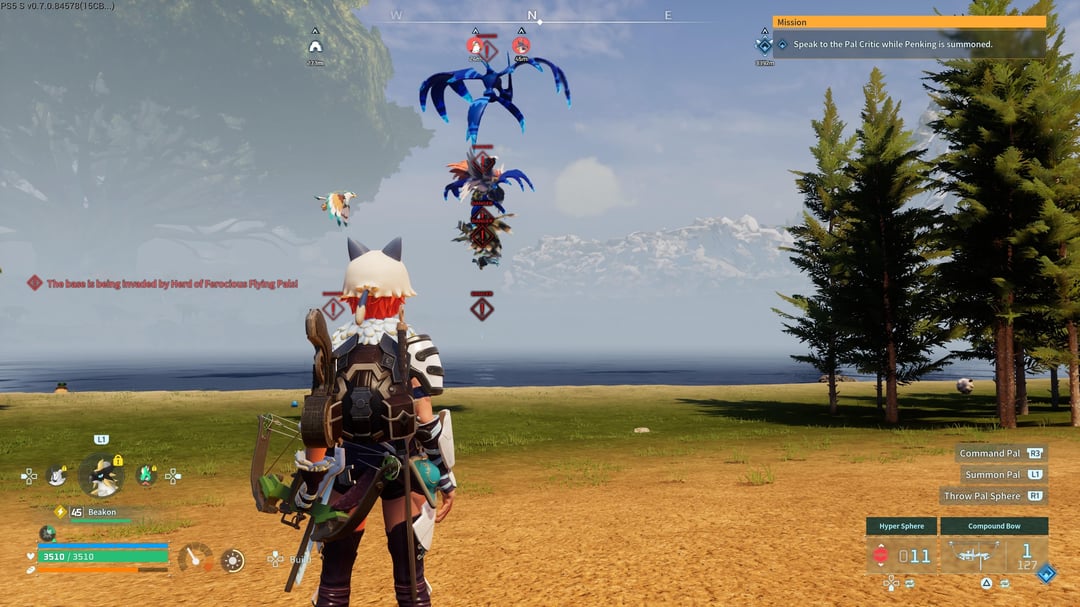The height and width of the screenshot is (607, 1080).
Task: Choose the white pal portrait beside Beakon
Action: [x=57, y=476]
